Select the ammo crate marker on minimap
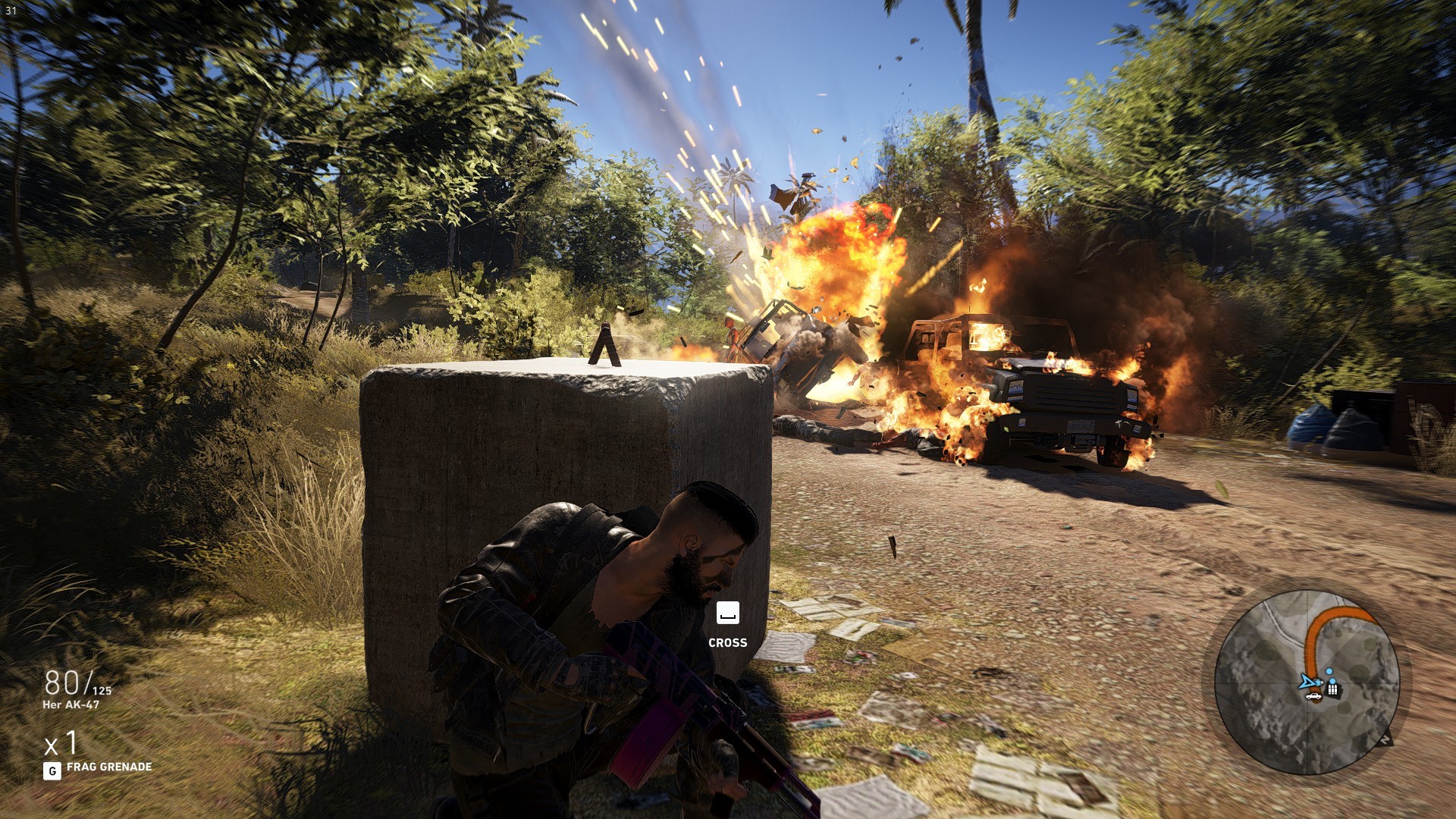 pyautogui.click(x=1332, y=689)
